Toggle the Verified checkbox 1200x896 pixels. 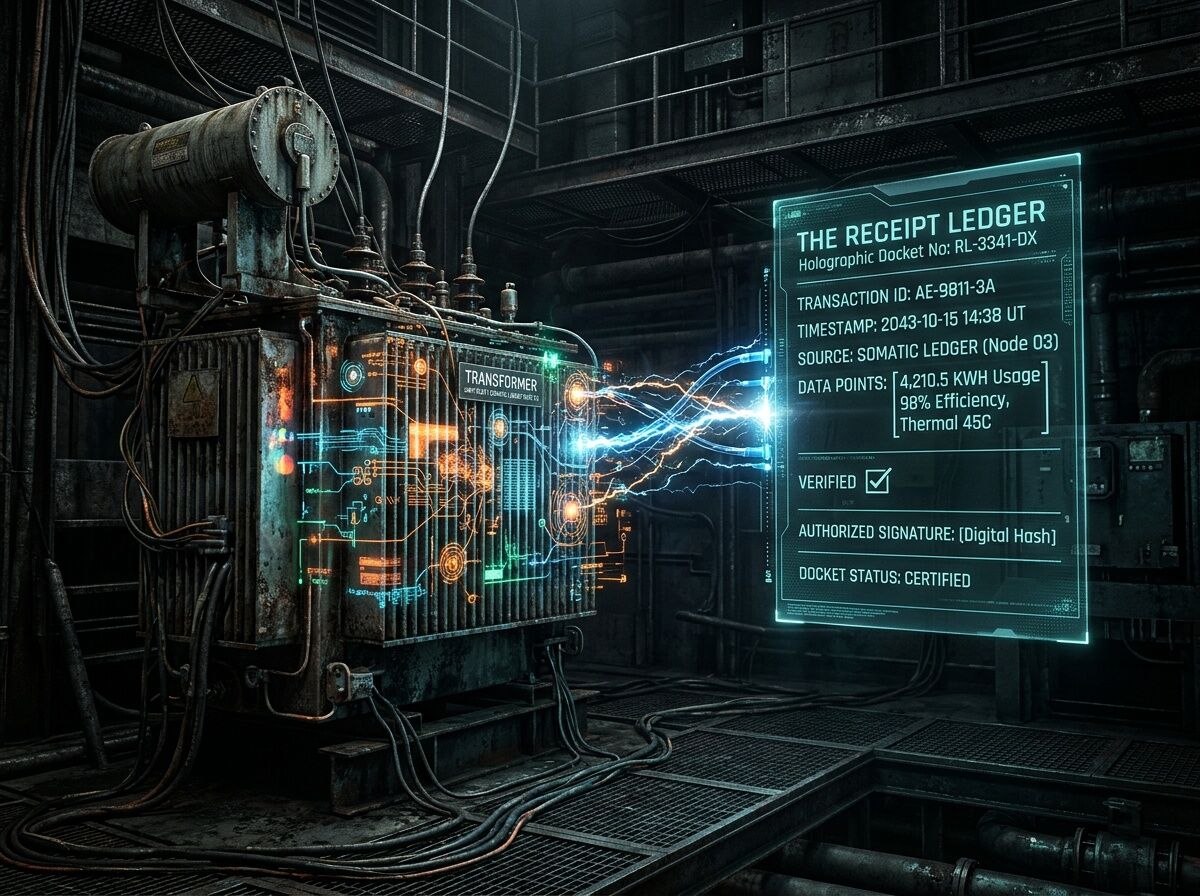coord(877,481)
